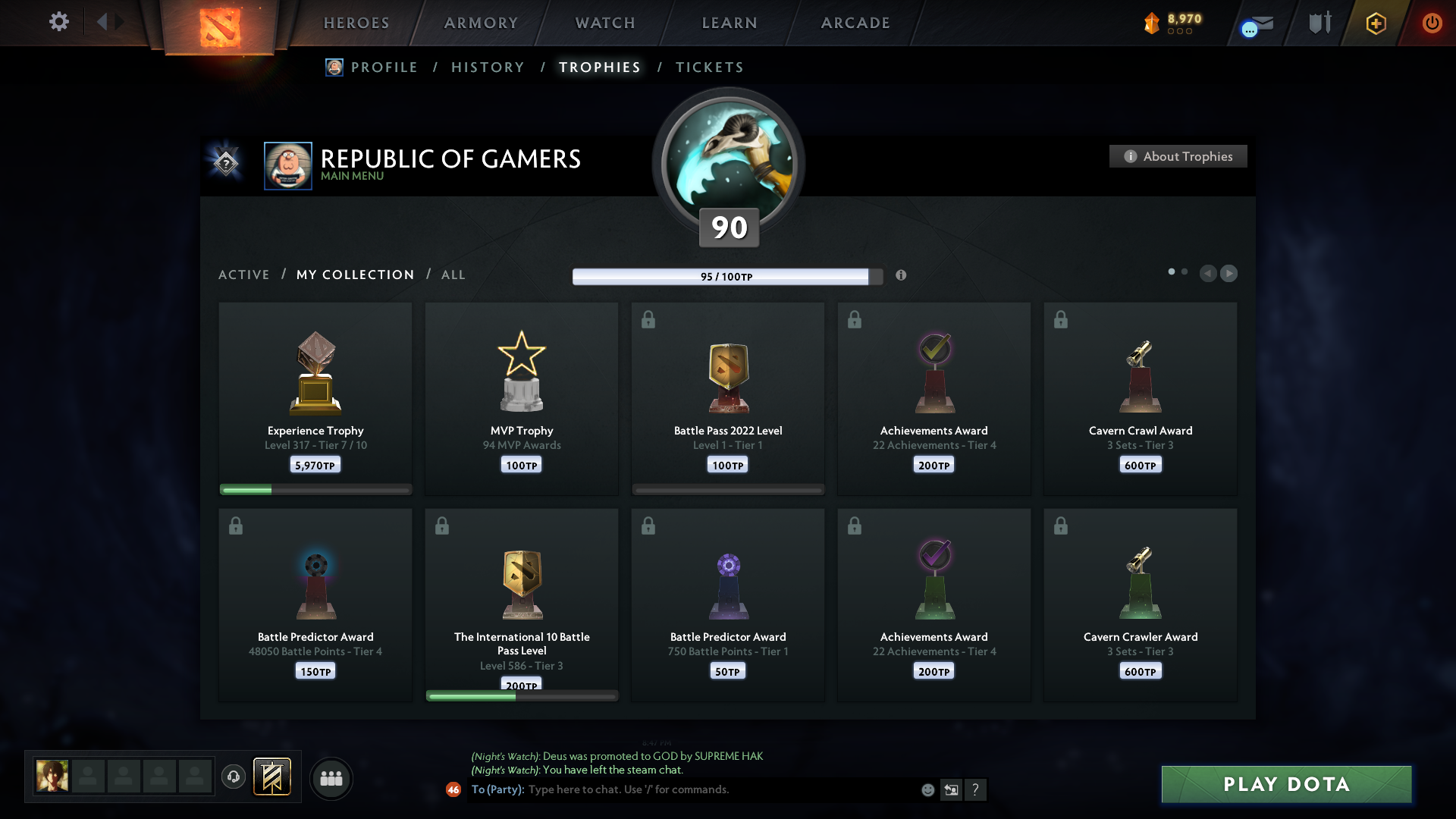Image resolution: width=1456 pixels, height=819 pixels.
Task: Select the first pagination dot above the arrows
Action: tap(1171, 271)
